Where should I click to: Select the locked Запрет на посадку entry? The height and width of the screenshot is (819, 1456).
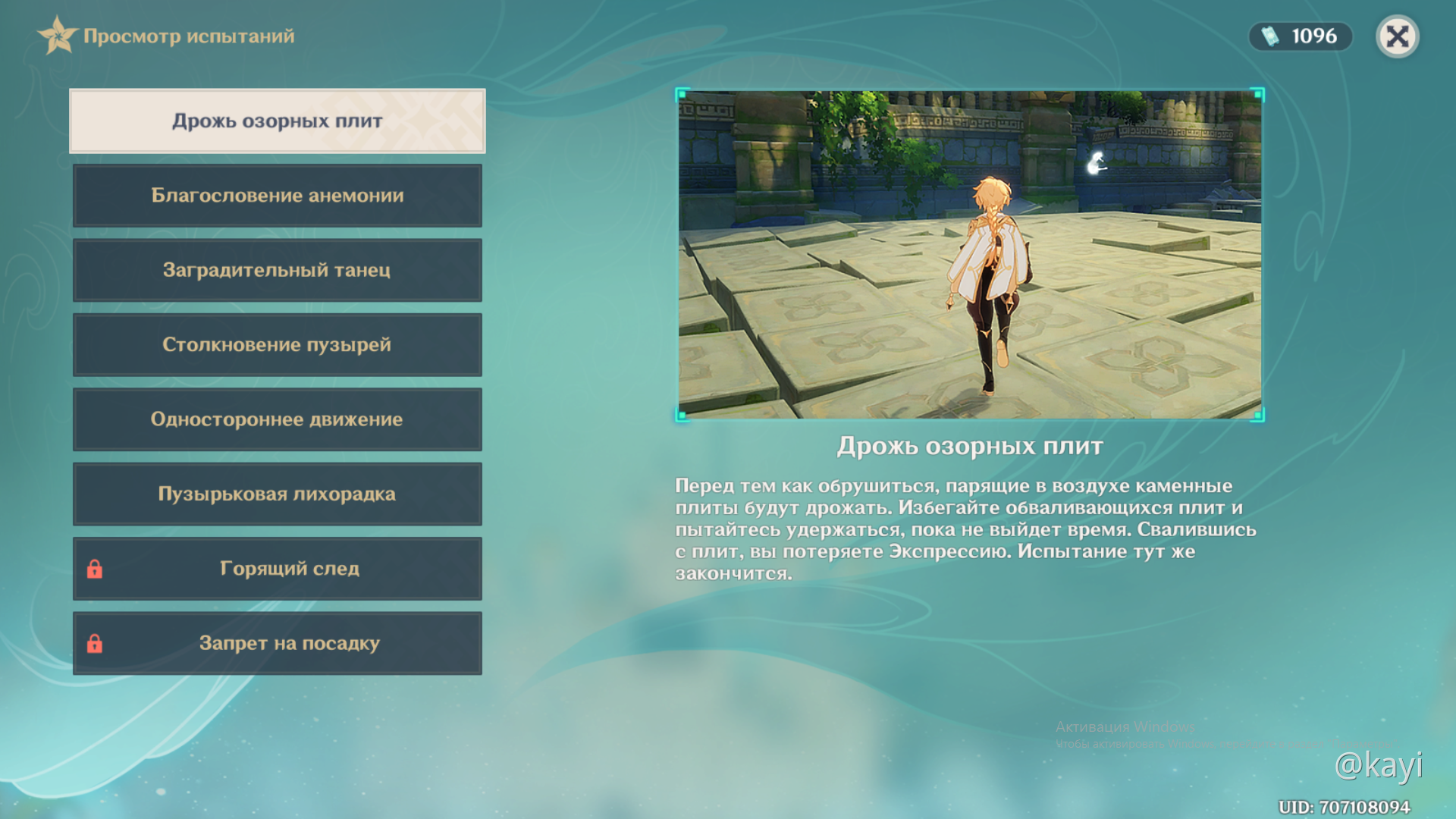pyautogui.click(x=278, y=643)
